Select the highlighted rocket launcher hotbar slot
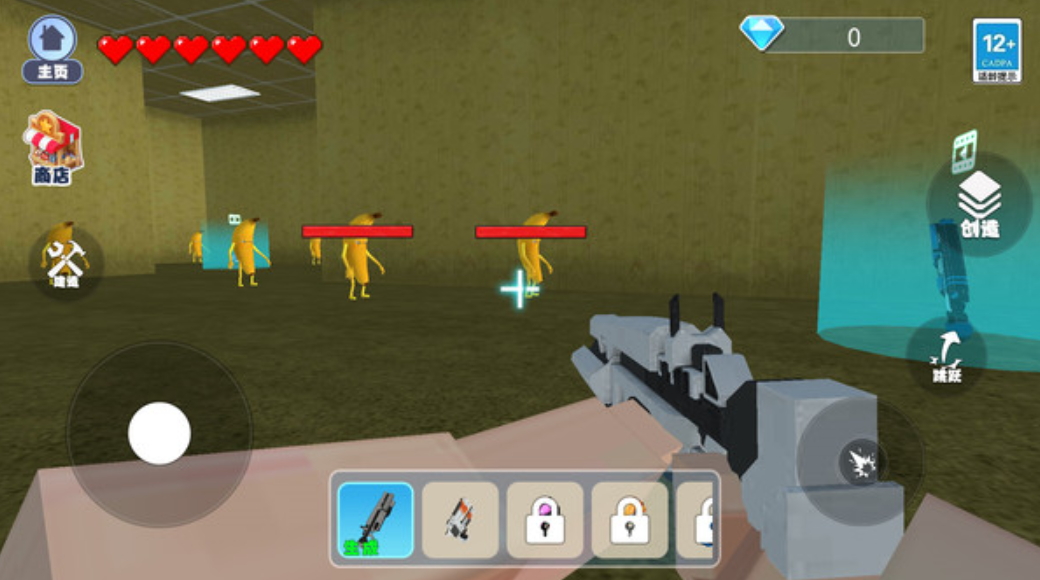1040x580 pixels. [x=376, y=519]
